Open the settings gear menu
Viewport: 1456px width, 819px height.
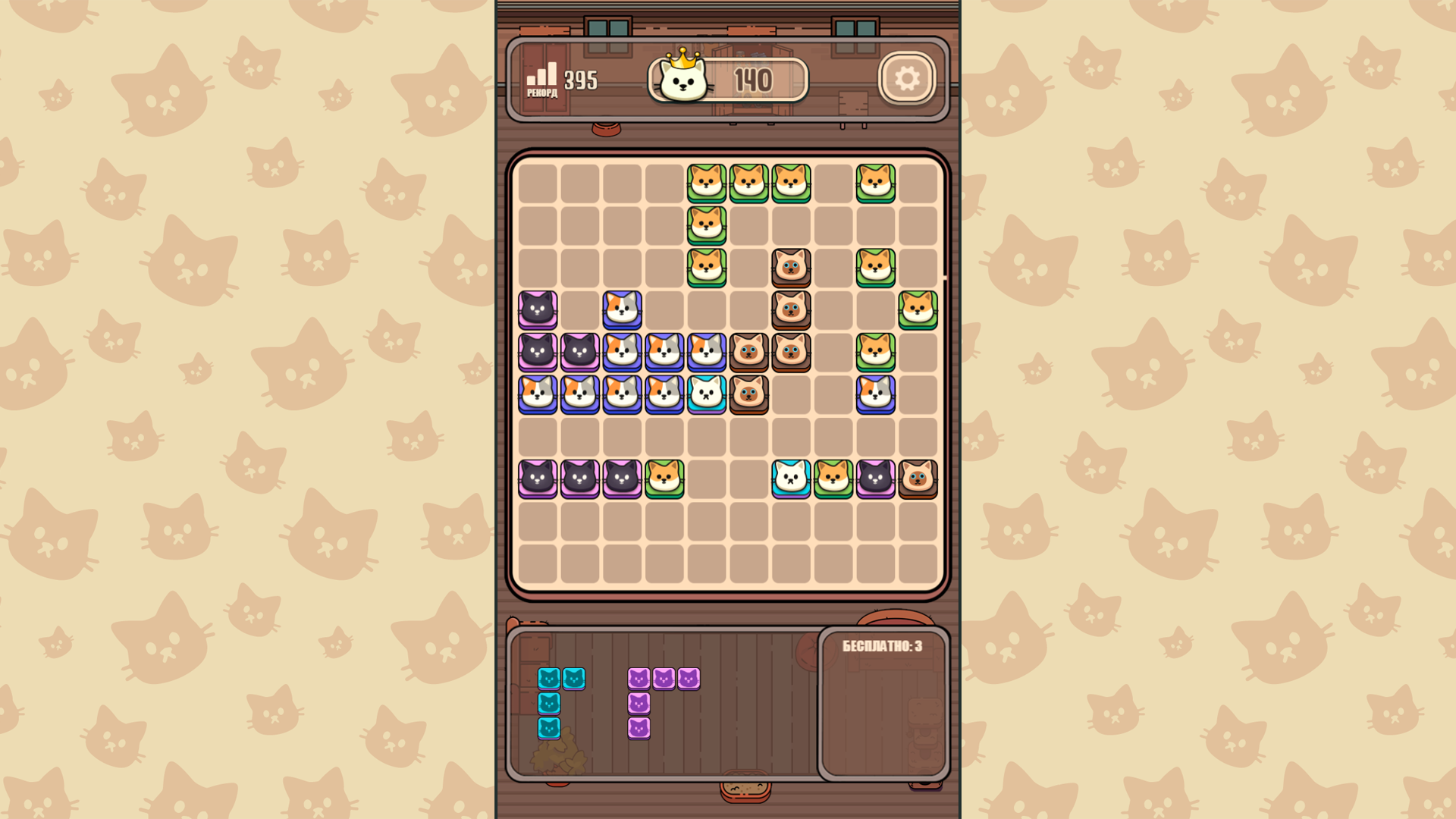click(x=907, y=78)
